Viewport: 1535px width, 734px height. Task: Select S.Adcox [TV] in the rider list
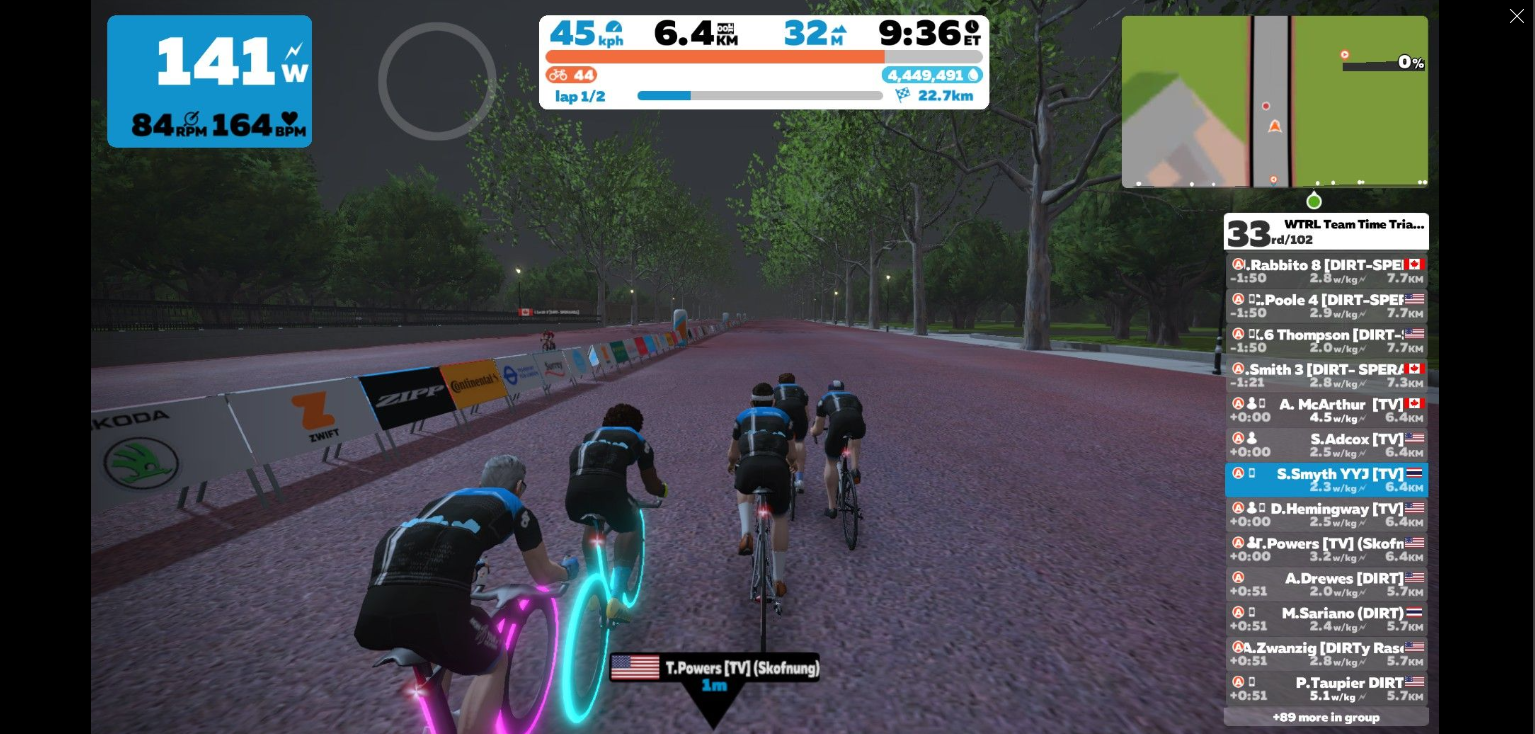point(1326,445)
